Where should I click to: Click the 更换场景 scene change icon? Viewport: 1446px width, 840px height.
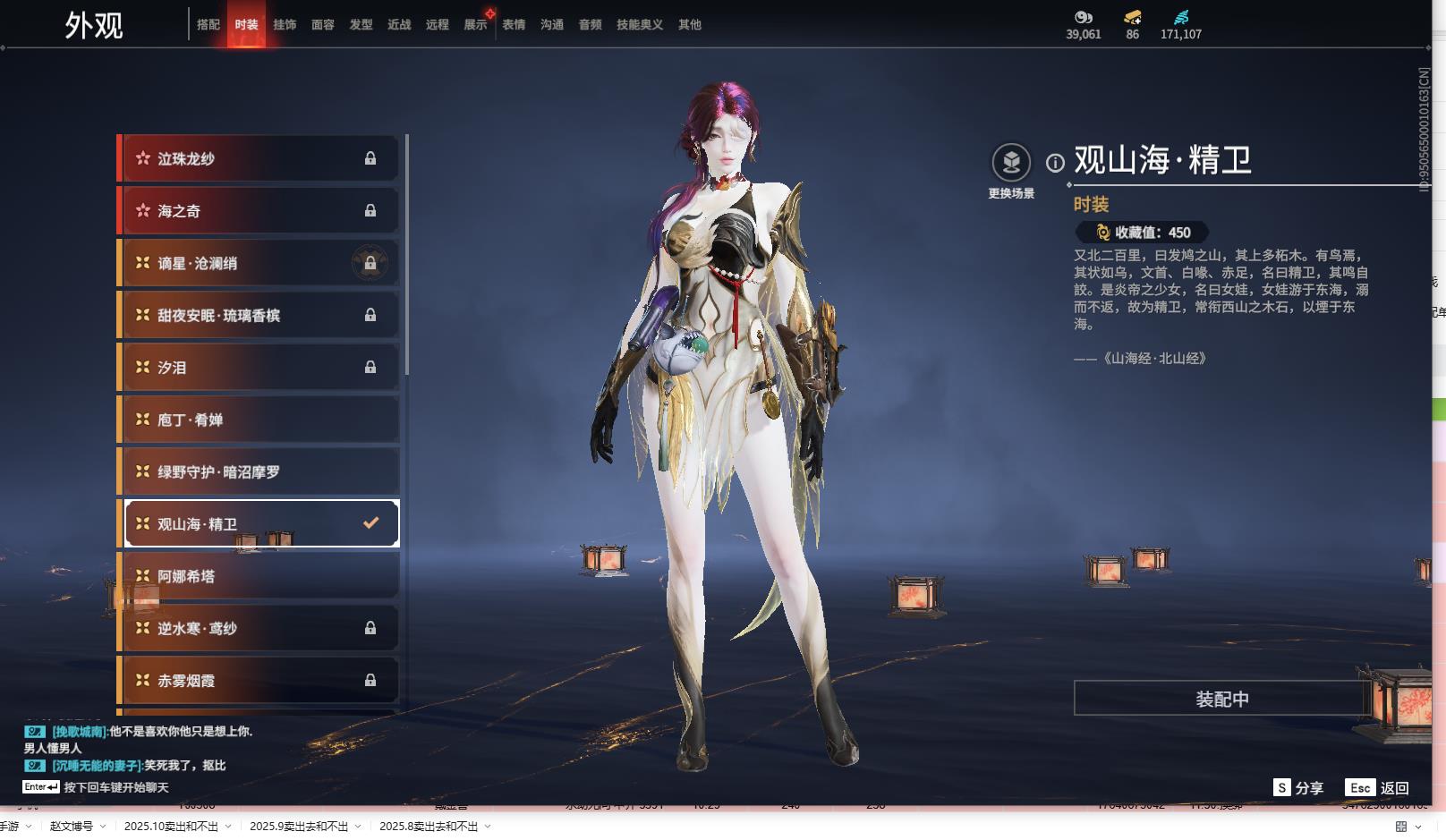point(1011,163)
